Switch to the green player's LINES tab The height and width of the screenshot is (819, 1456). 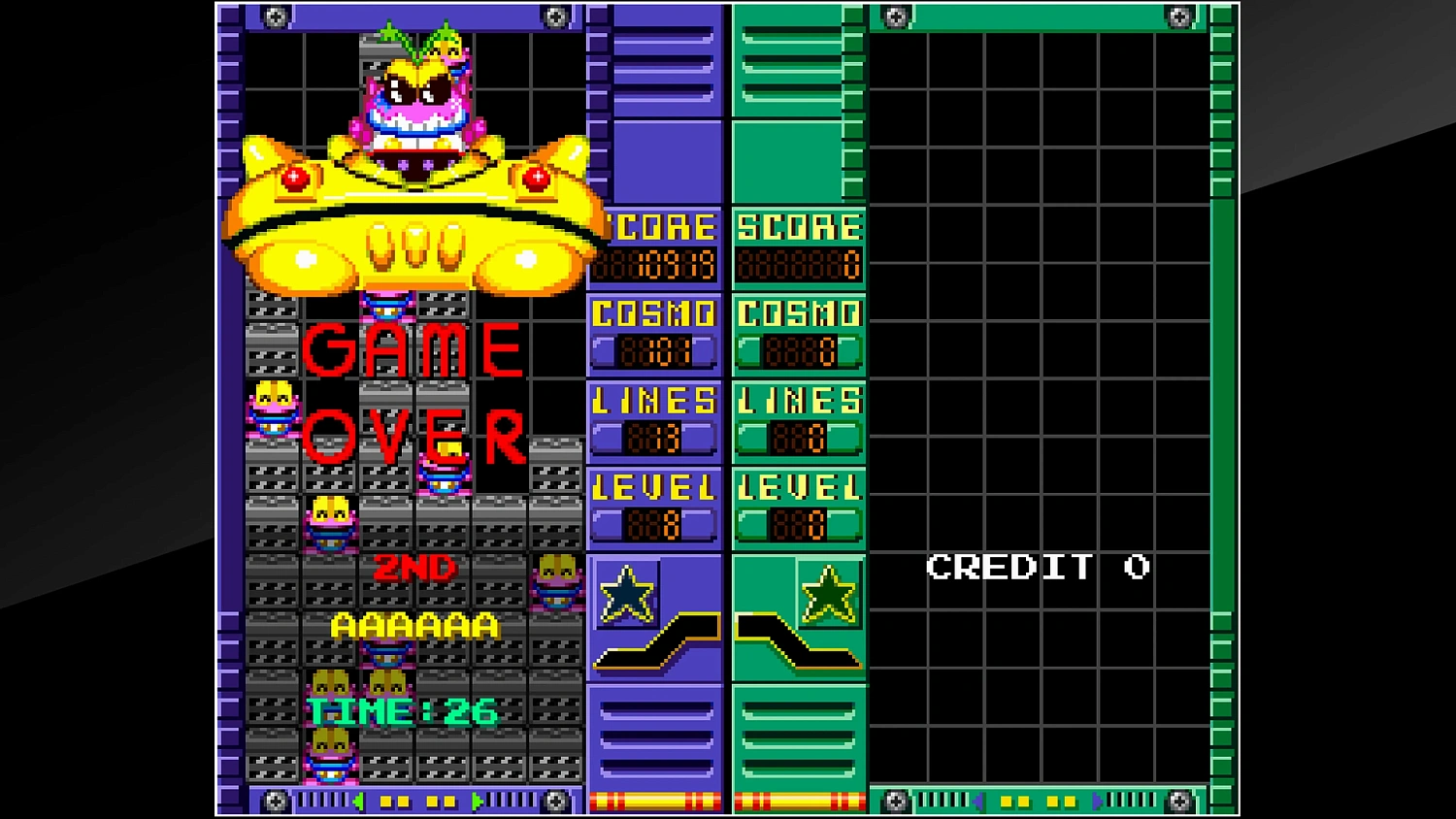[798, 419]
